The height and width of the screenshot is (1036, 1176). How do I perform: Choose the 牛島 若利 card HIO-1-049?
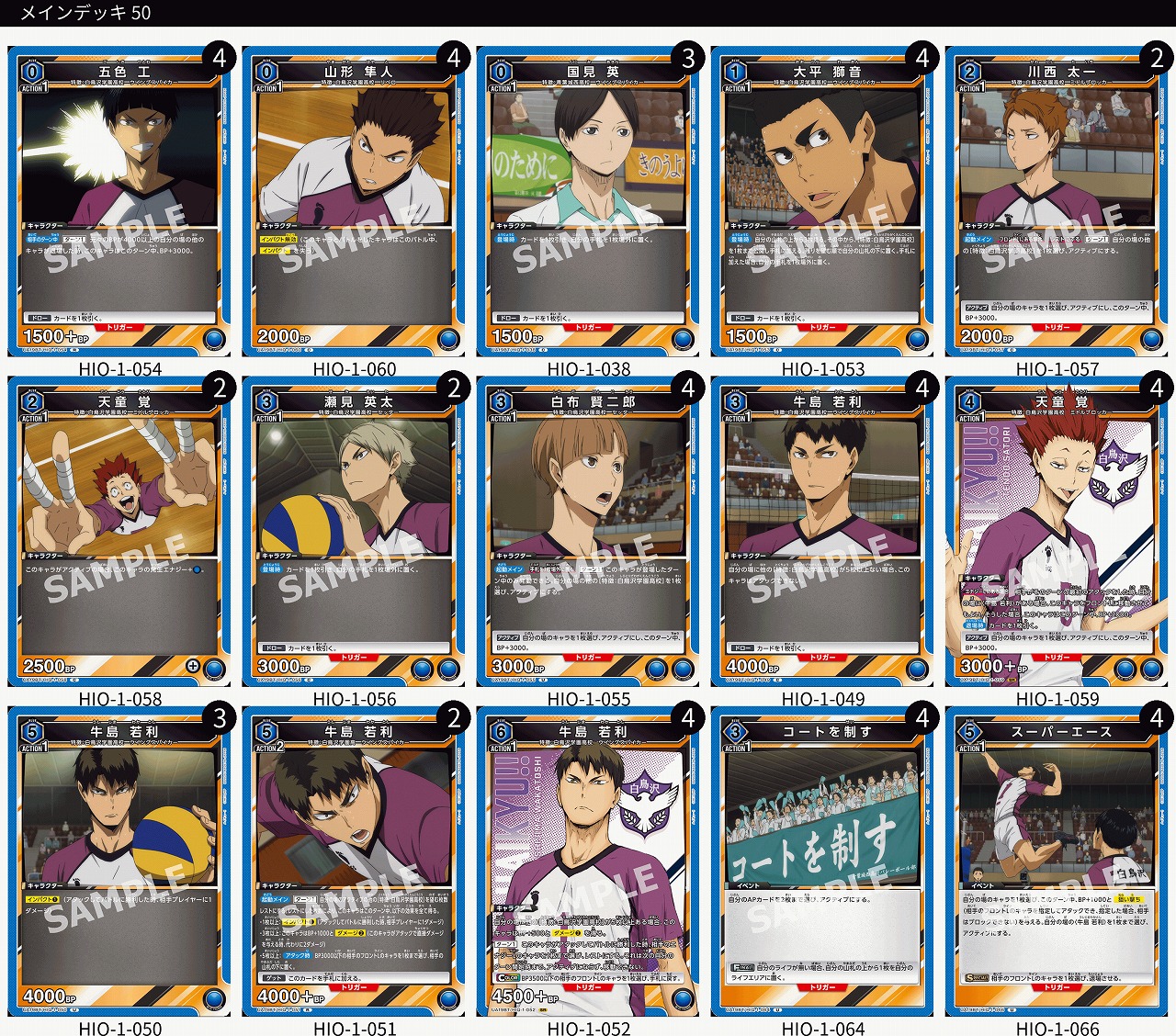coord(823,533)
